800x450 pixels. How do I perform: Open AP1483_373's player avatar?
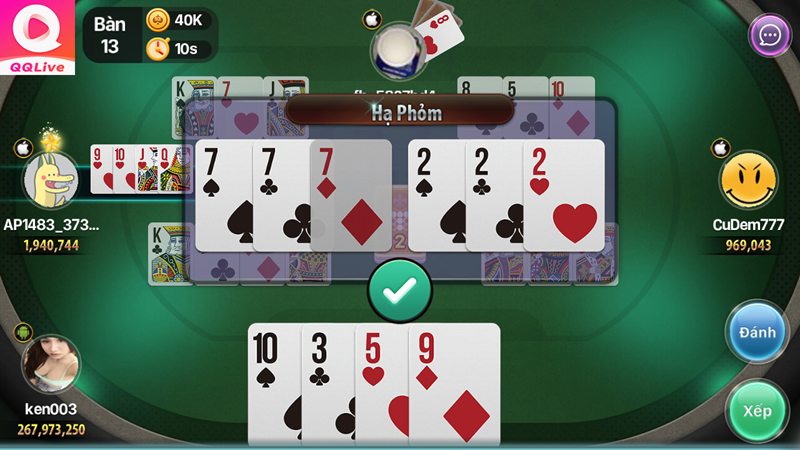click(x=51, y=180)
